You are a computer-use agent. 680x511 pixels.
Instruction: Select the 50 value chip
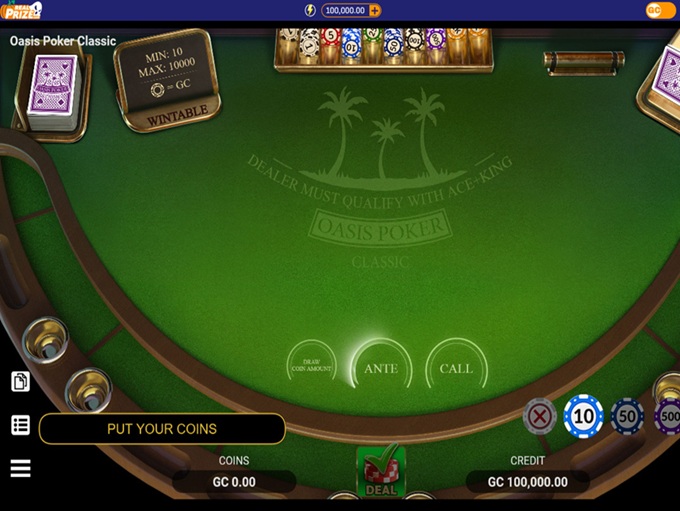tap(628, 416)
